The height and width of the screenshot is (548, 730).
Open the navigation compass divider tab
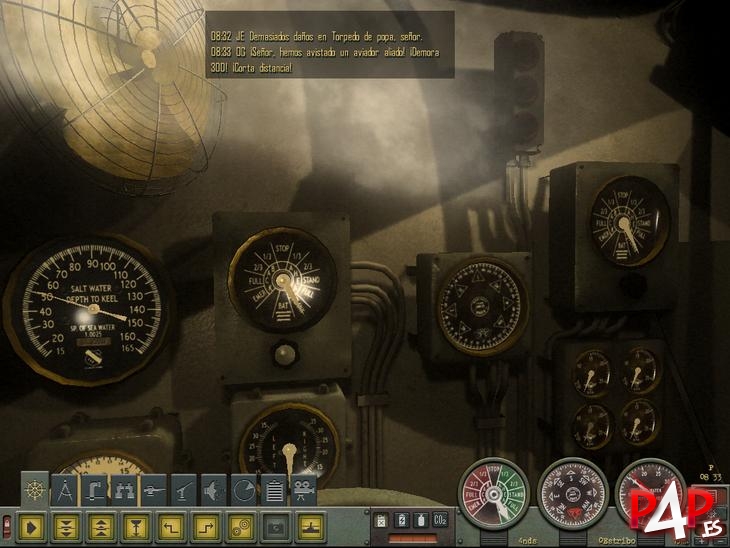coord(65,489)
